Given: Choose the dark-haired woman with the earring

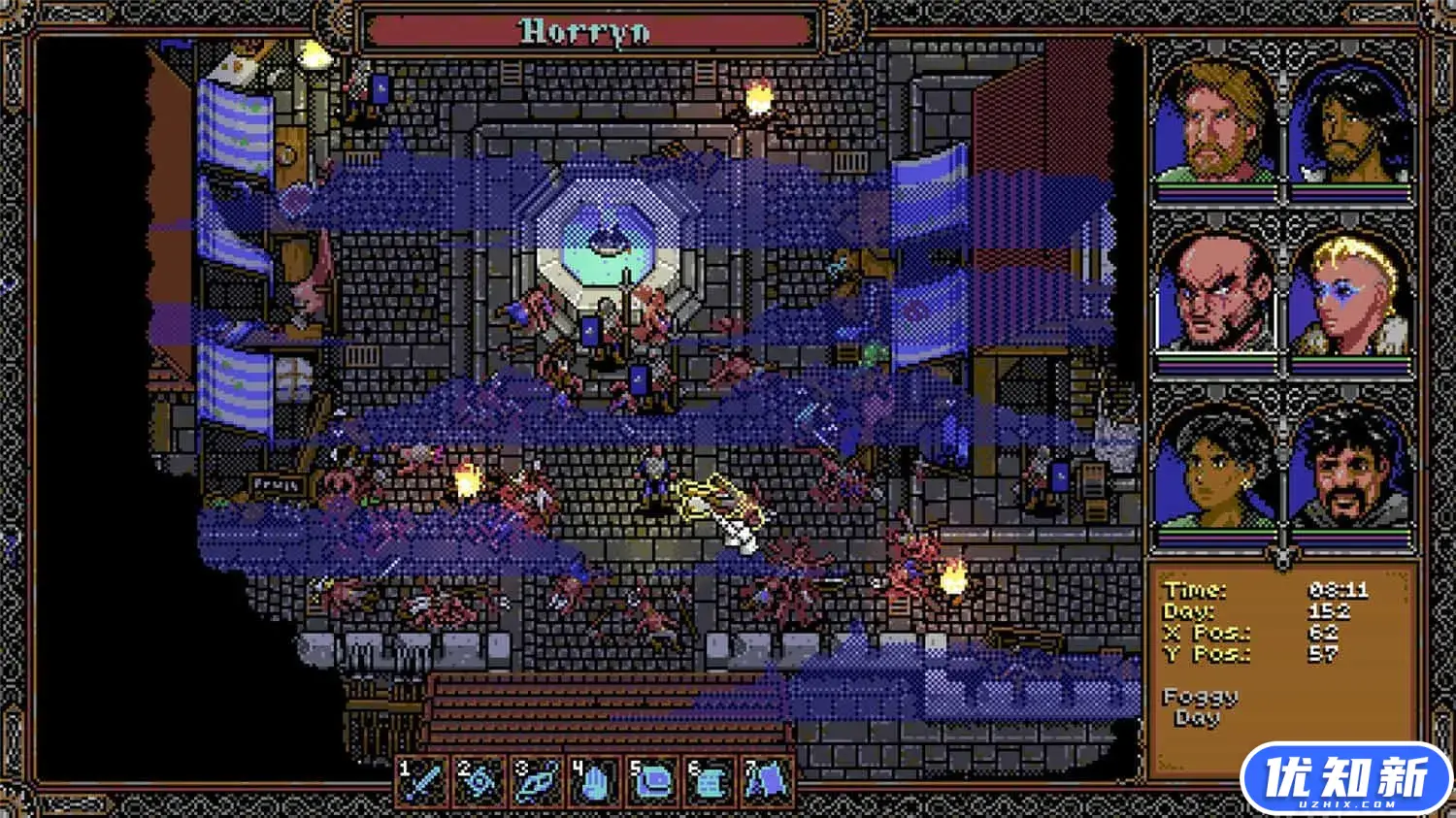Looking at the screenshot, I should point(1215,466).
